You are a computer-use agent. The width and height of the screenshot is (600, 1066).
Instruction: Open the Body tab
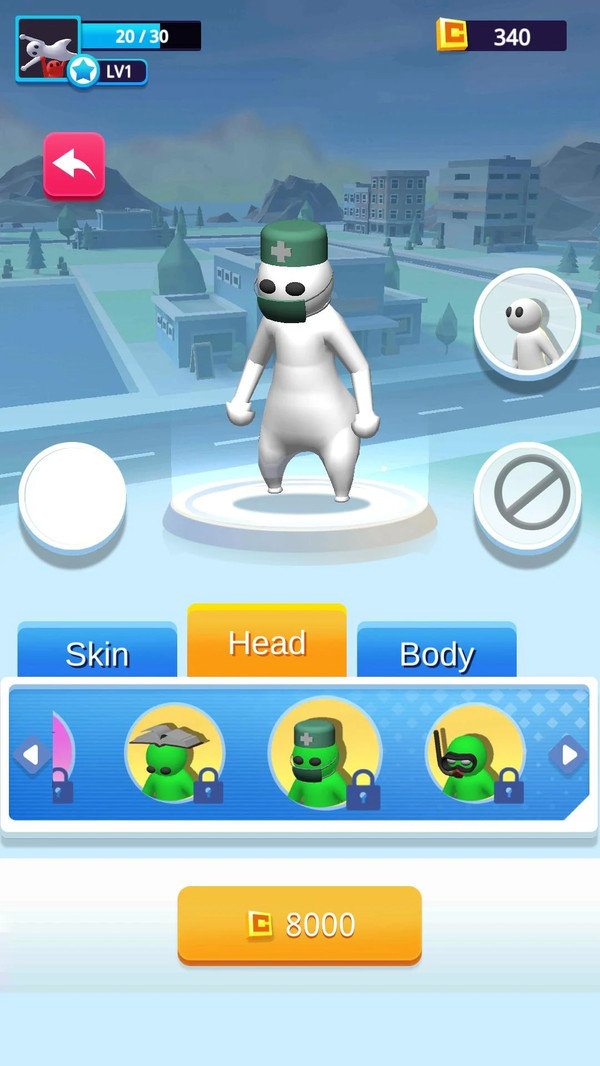click(x=436, y=653)
